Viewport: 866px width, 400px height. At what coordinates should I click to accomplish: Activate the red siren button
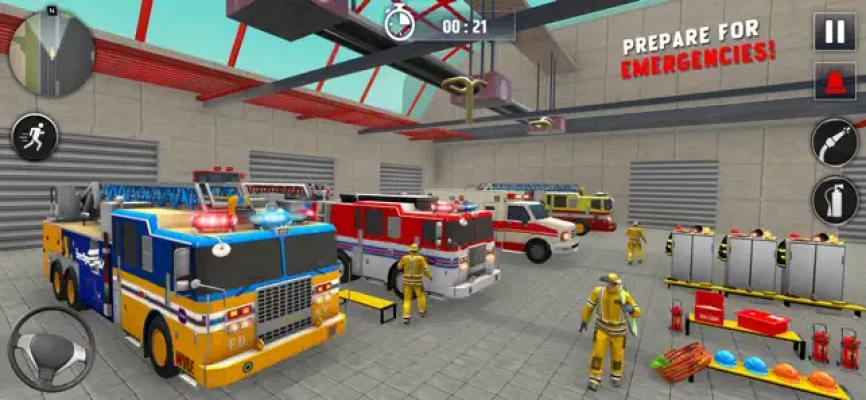[x=834, y=82]
